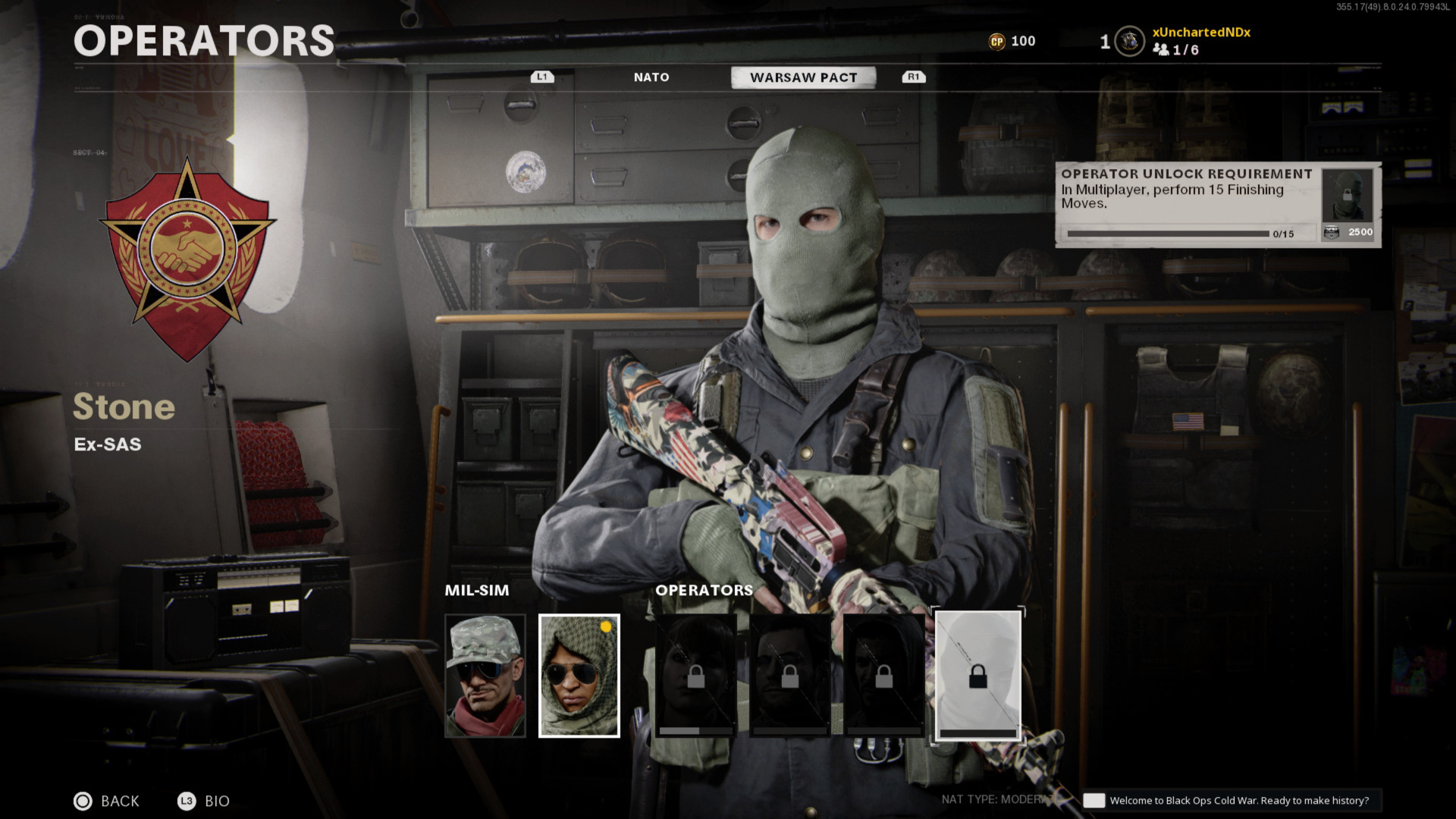The image size is (1456, 819).
Task: Click the padlock on the last Operators slot
Action: 977,675
